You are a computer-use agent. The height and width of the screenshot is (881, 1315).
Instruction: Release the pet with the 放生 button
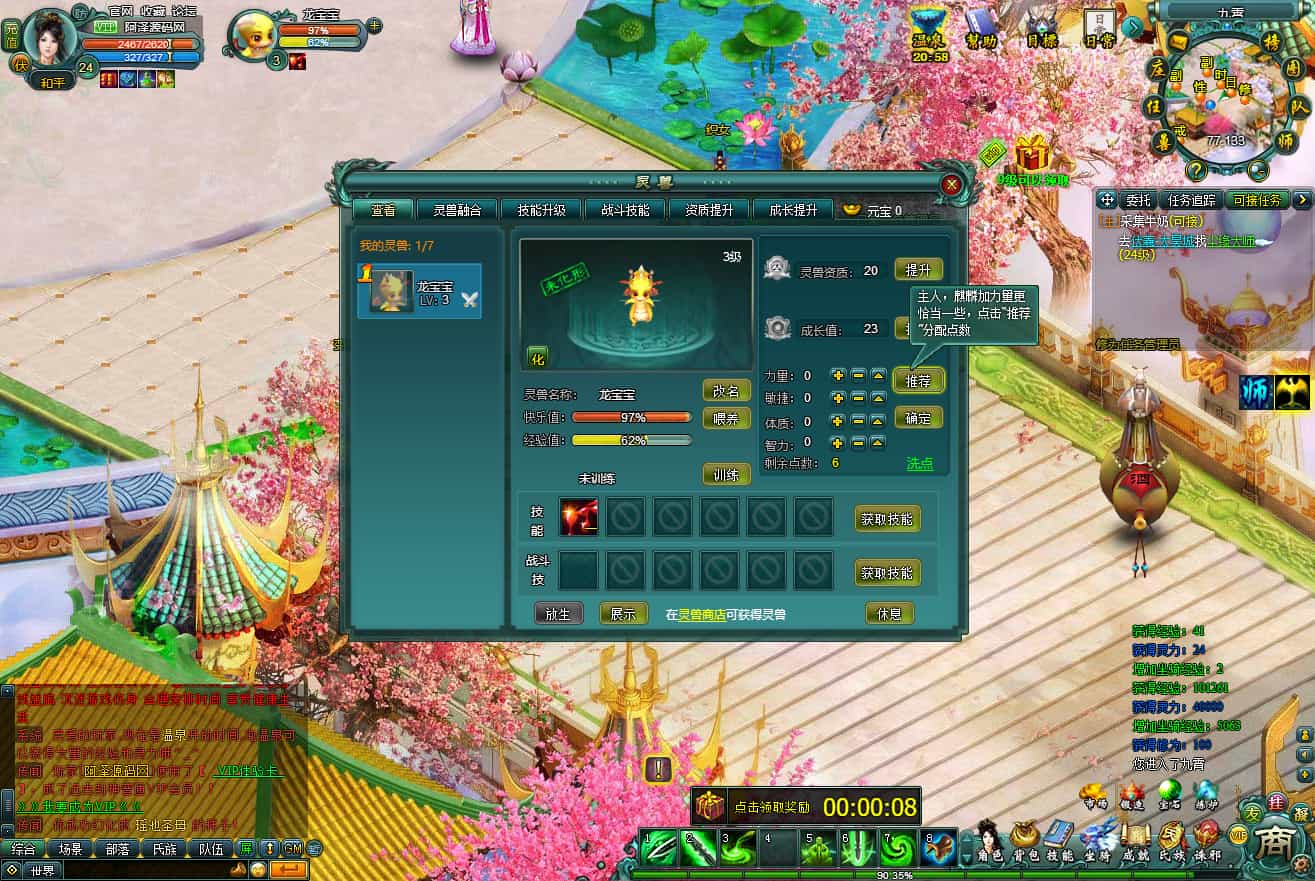pyautogui.click(x=558, y=614)
